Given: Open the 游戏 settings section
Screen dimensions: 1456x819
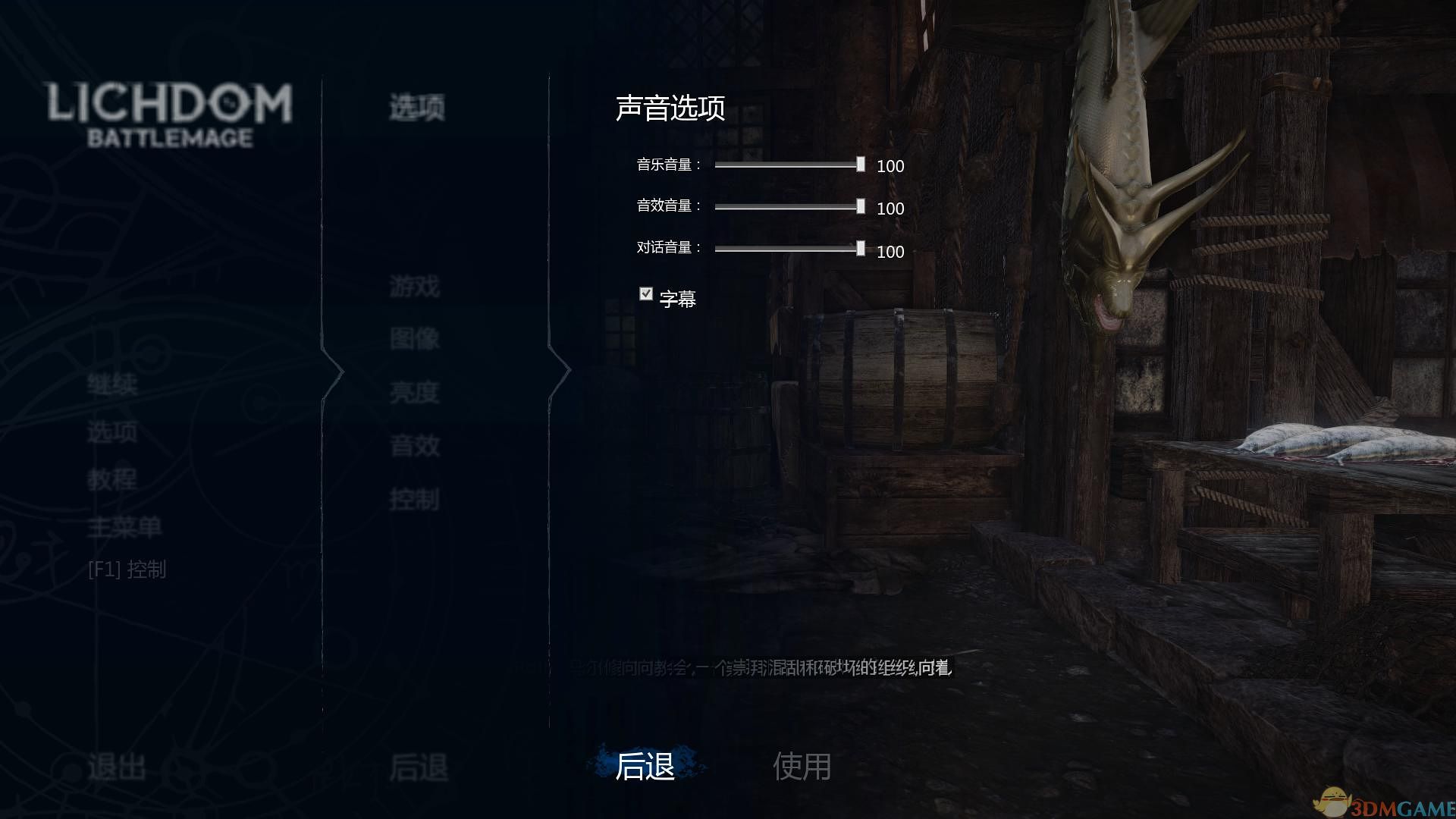Looking at the screenshot, I should point(413,287).
